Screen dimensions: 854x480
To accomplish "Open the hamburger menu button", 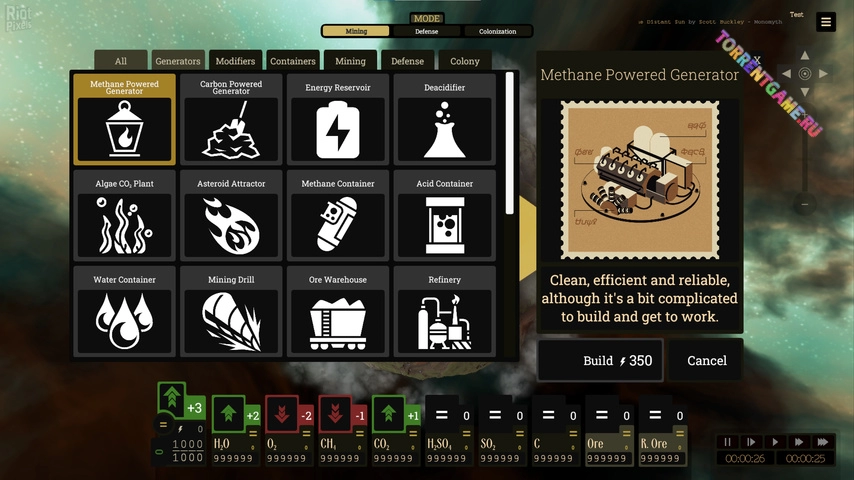I will [x=825, y=22].
